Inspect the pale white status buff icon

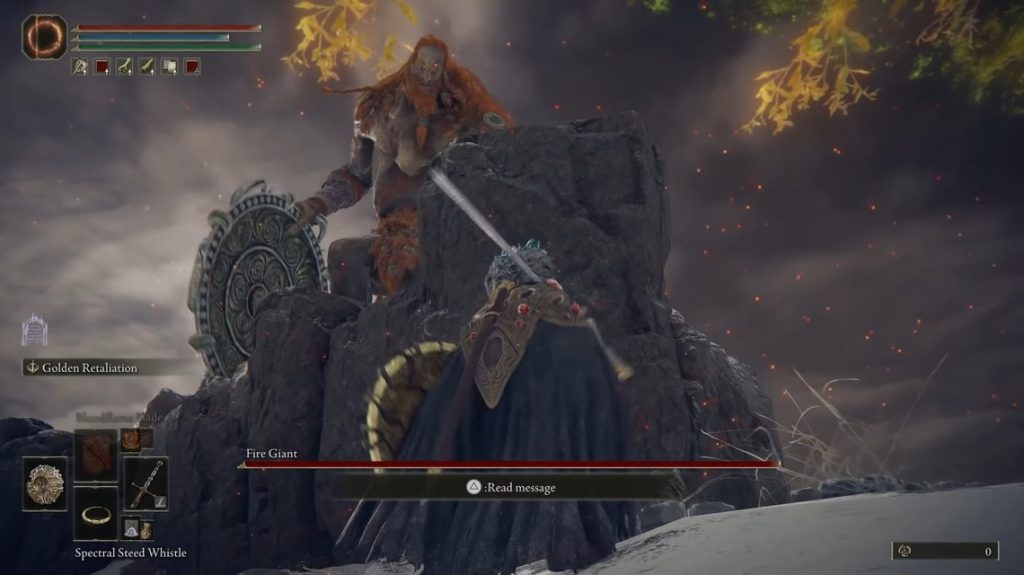pyautogui.click(x=169, y=67)
